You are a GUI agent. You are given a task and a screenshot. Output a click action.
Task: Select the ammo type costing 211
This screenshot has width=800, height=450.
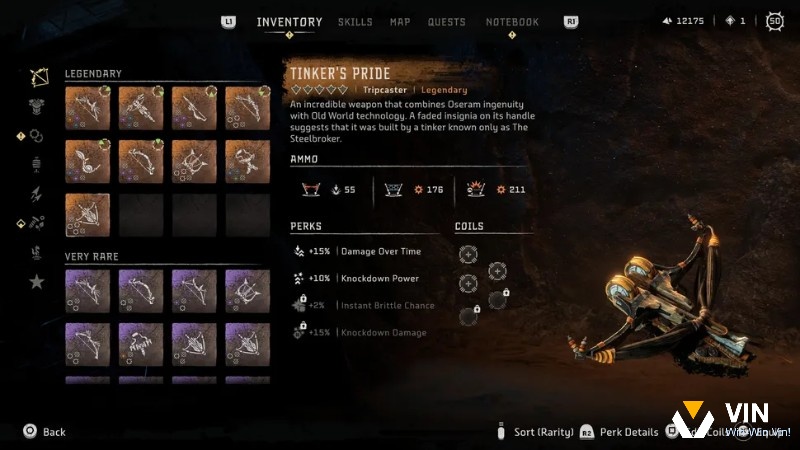coord(494,189)
